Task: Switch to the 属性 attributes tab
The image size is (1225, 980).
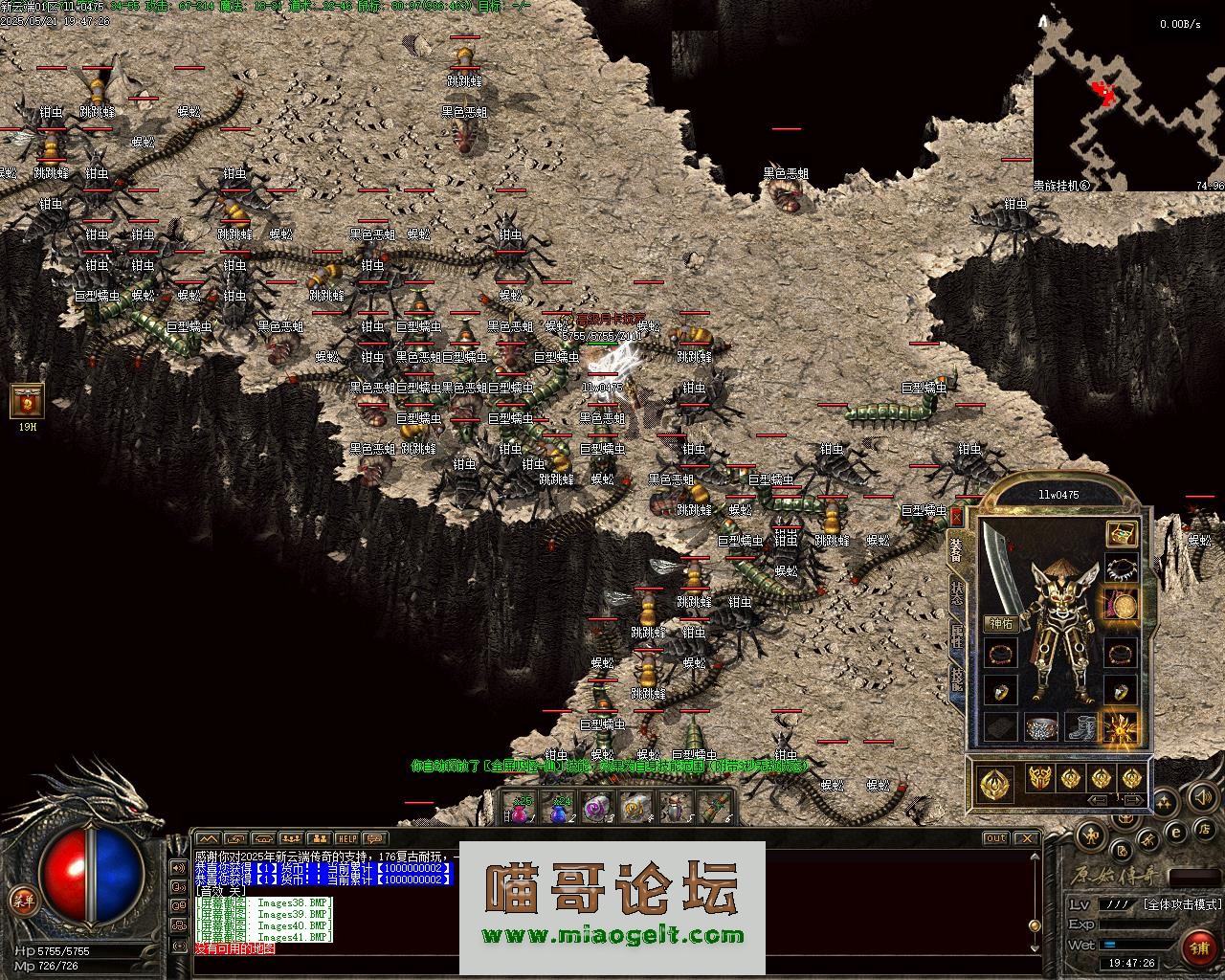Action: pyautogui.click(x=956, y=636)
